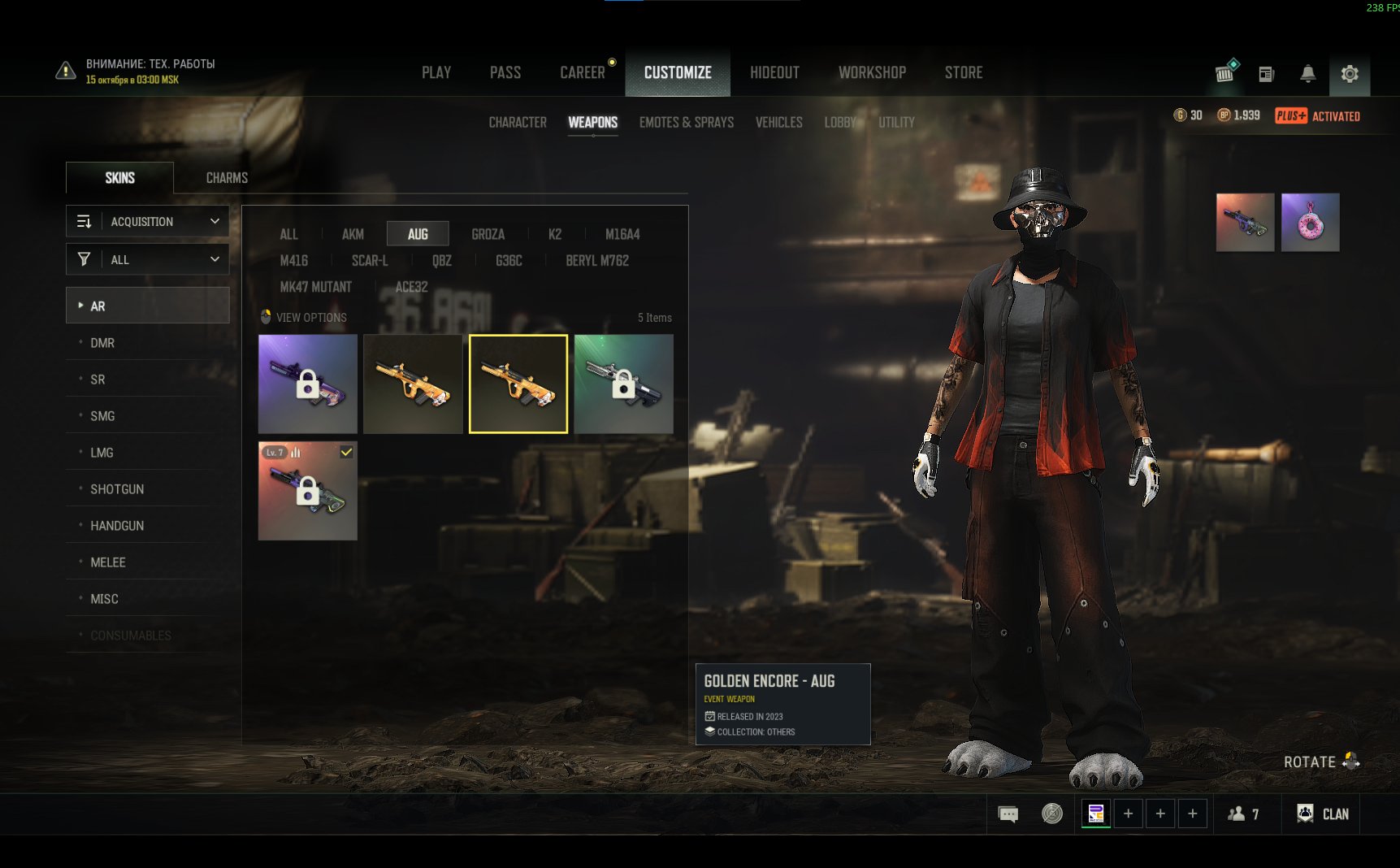Select the Lv. 7 progressive AUG skin
1400x868 pixels.
307,491
